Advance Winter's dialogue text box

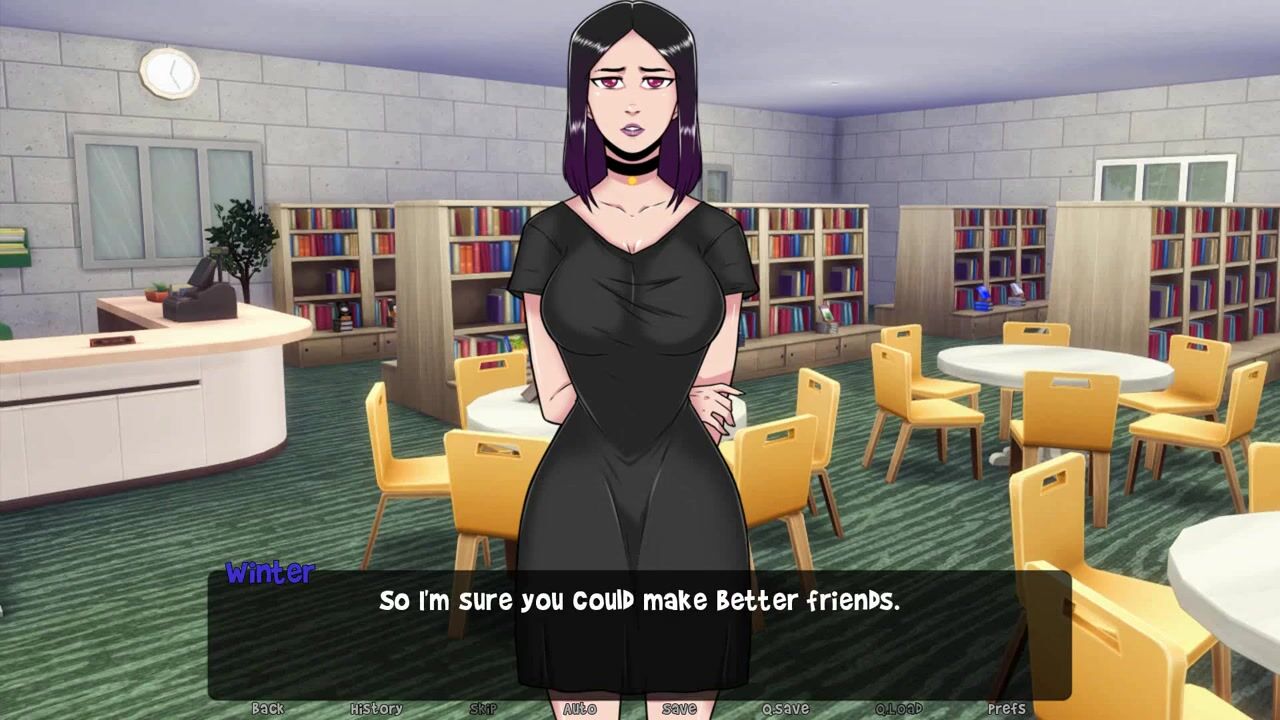coord(639,632)
